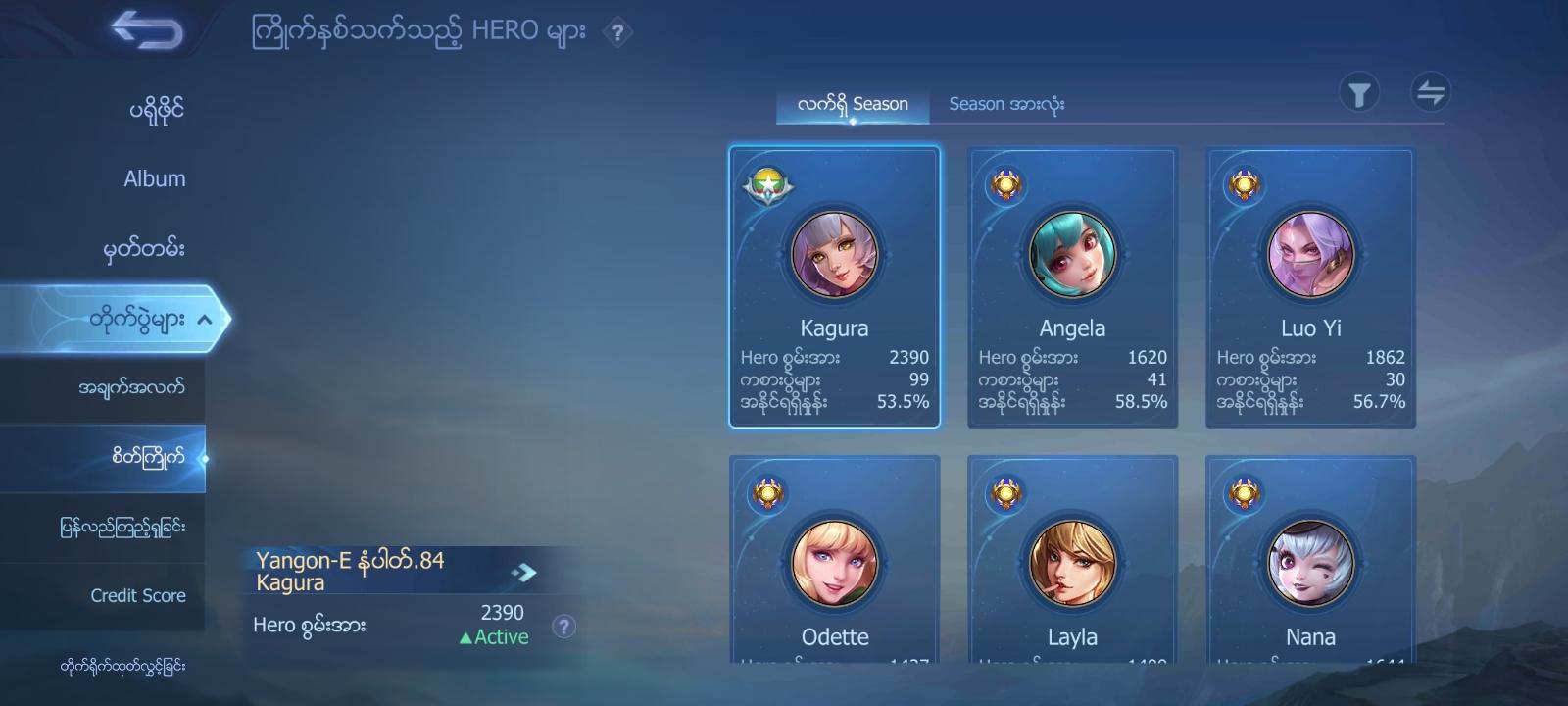Screen dimensions: 1568x706
Task: Click the back arrow at top left
Action: click(147, 30)
